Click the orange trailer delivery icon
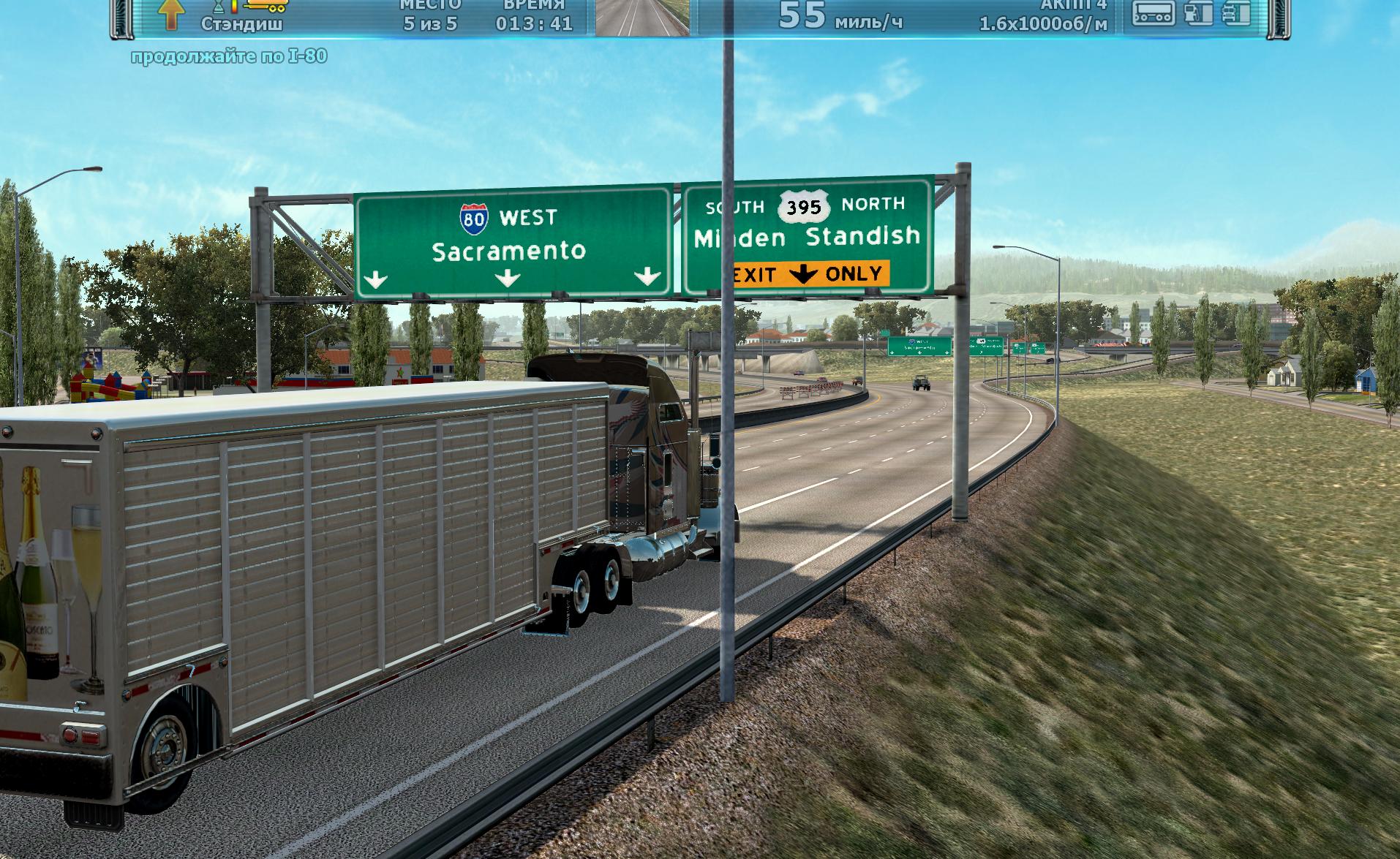The image size is (1400, 859). click(x=266, y=4)
